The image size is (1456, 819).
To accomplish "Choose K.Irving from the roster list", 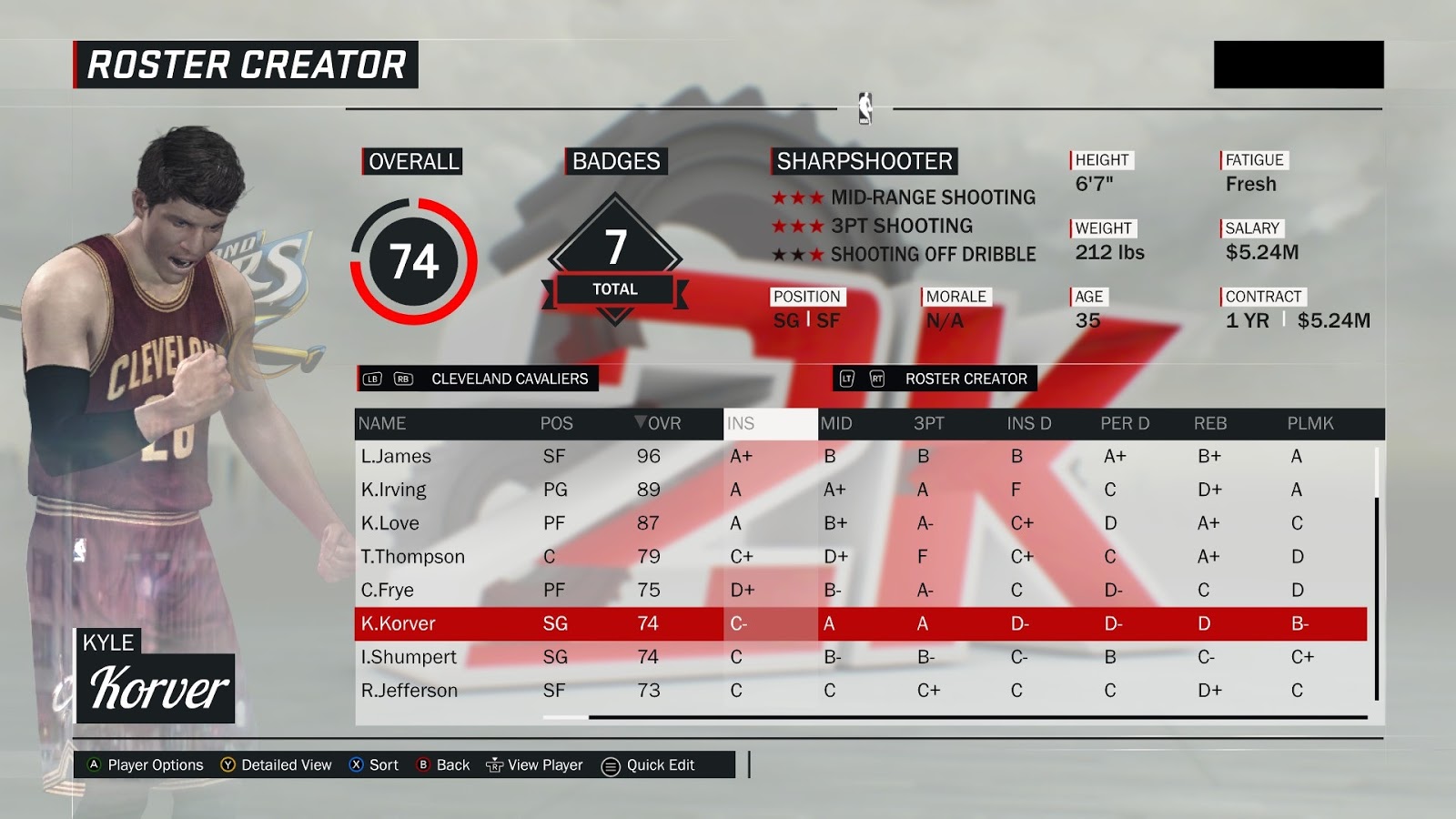I will point(394,490).
